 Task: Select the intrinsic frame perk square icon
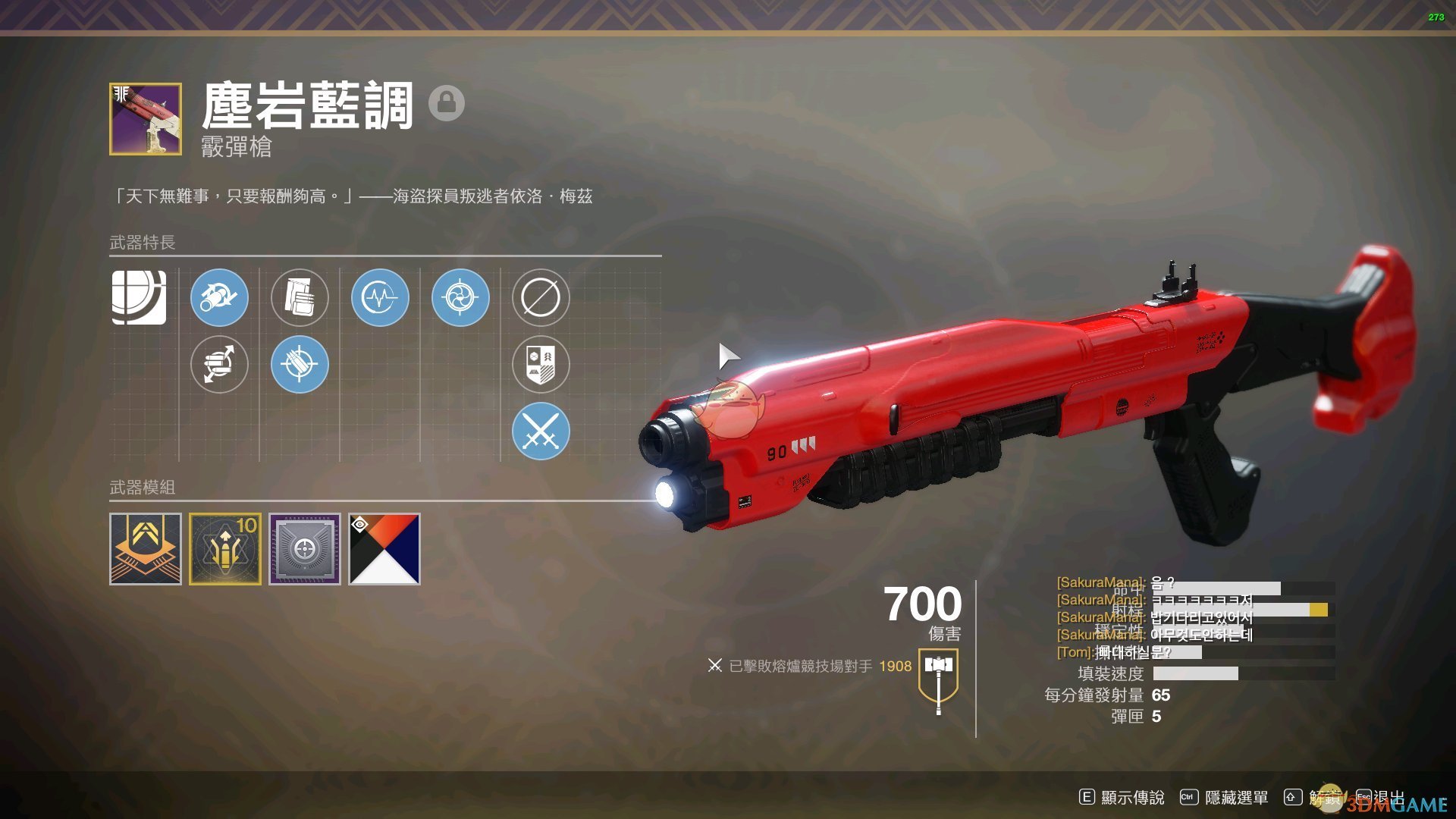139,297
